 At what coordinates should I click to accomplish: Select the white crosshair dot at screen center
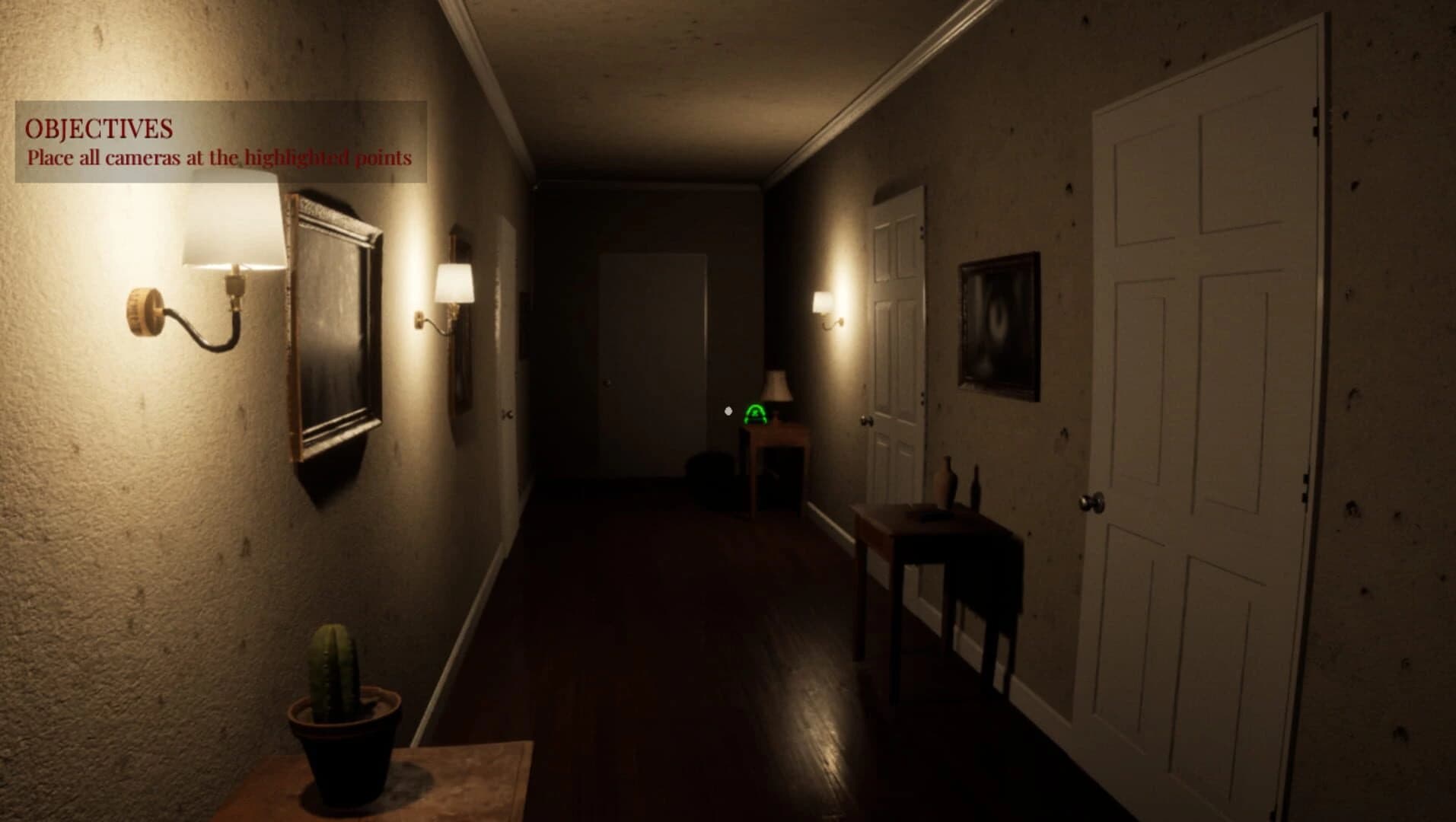click(x=728, y=411)
